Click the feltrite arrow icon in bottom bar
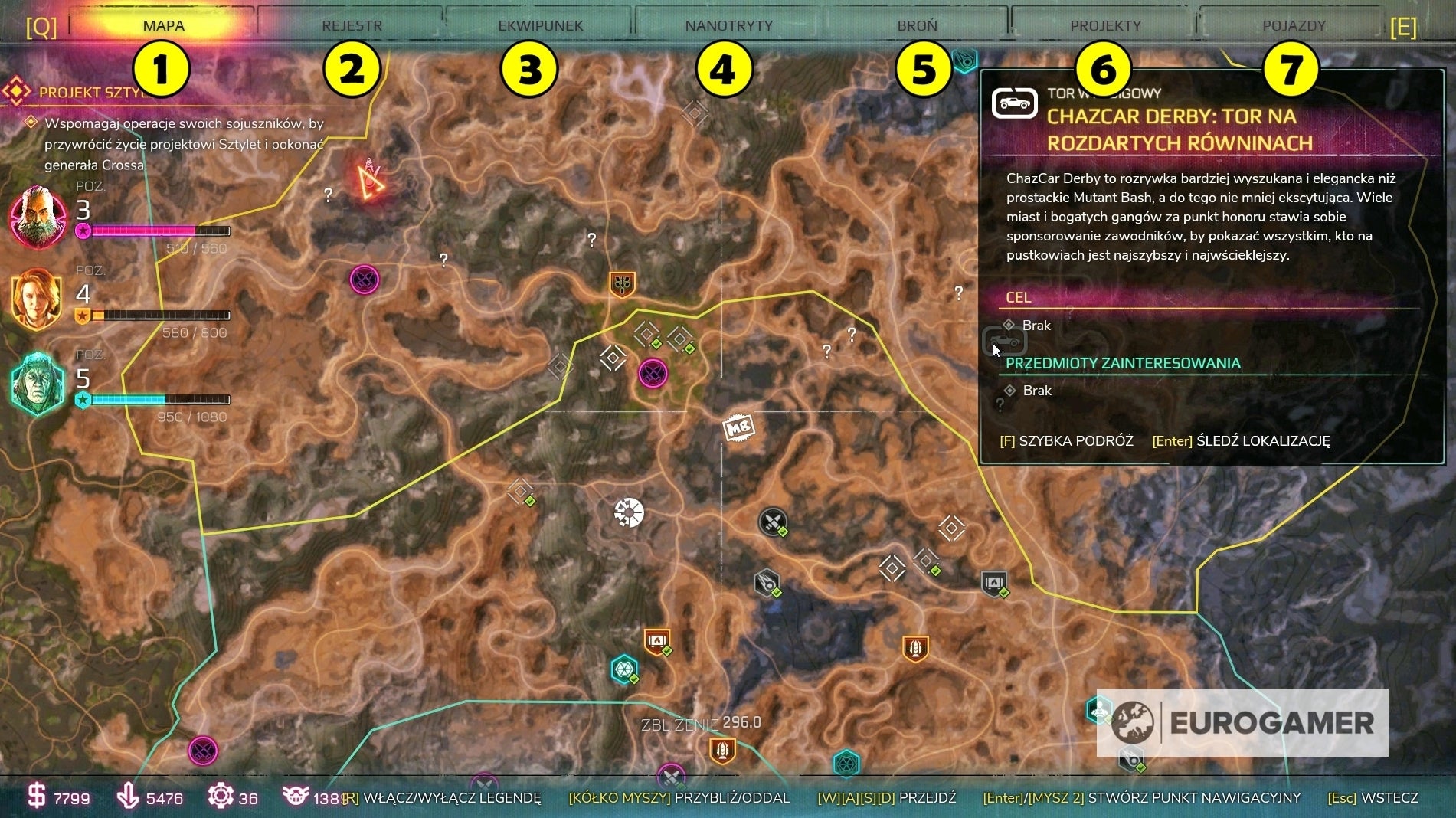This screenshot has width=1456, height=818. tap(126, 797)
